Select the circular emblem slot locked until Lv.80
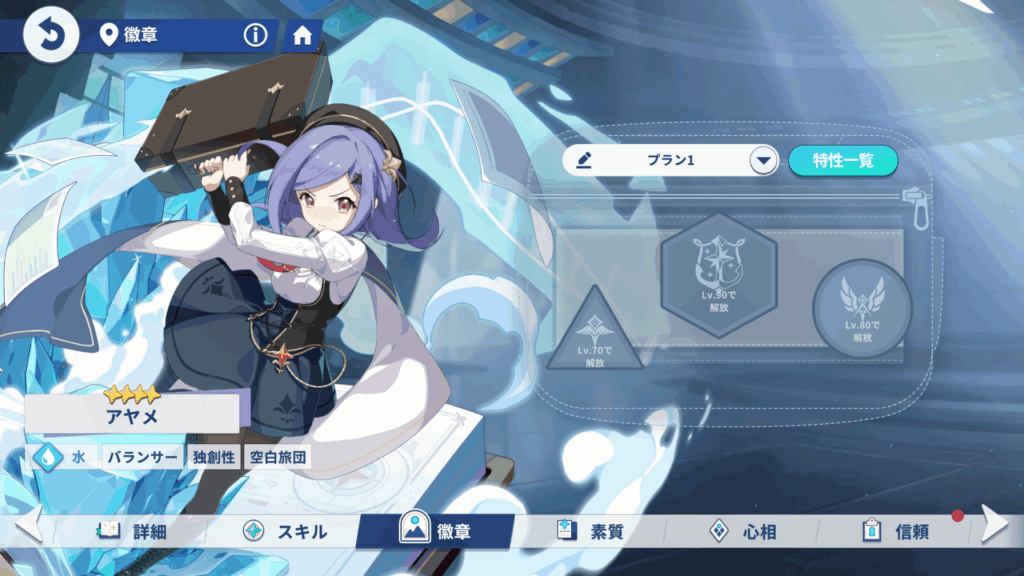The width and height of the screenshot is (1024, 576). (861, 308)
